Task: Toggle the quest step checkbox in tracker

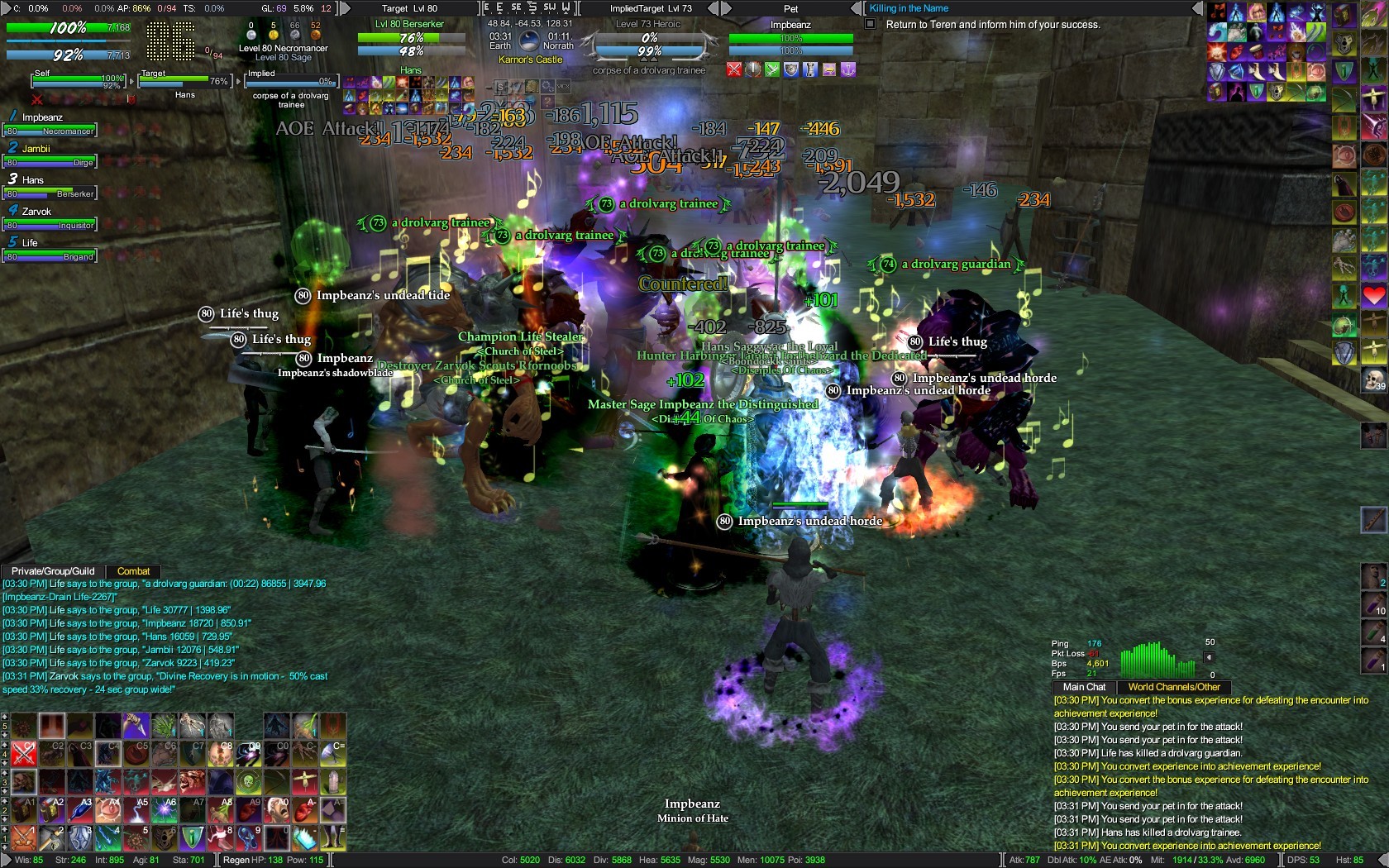Action: click(870, 24)
